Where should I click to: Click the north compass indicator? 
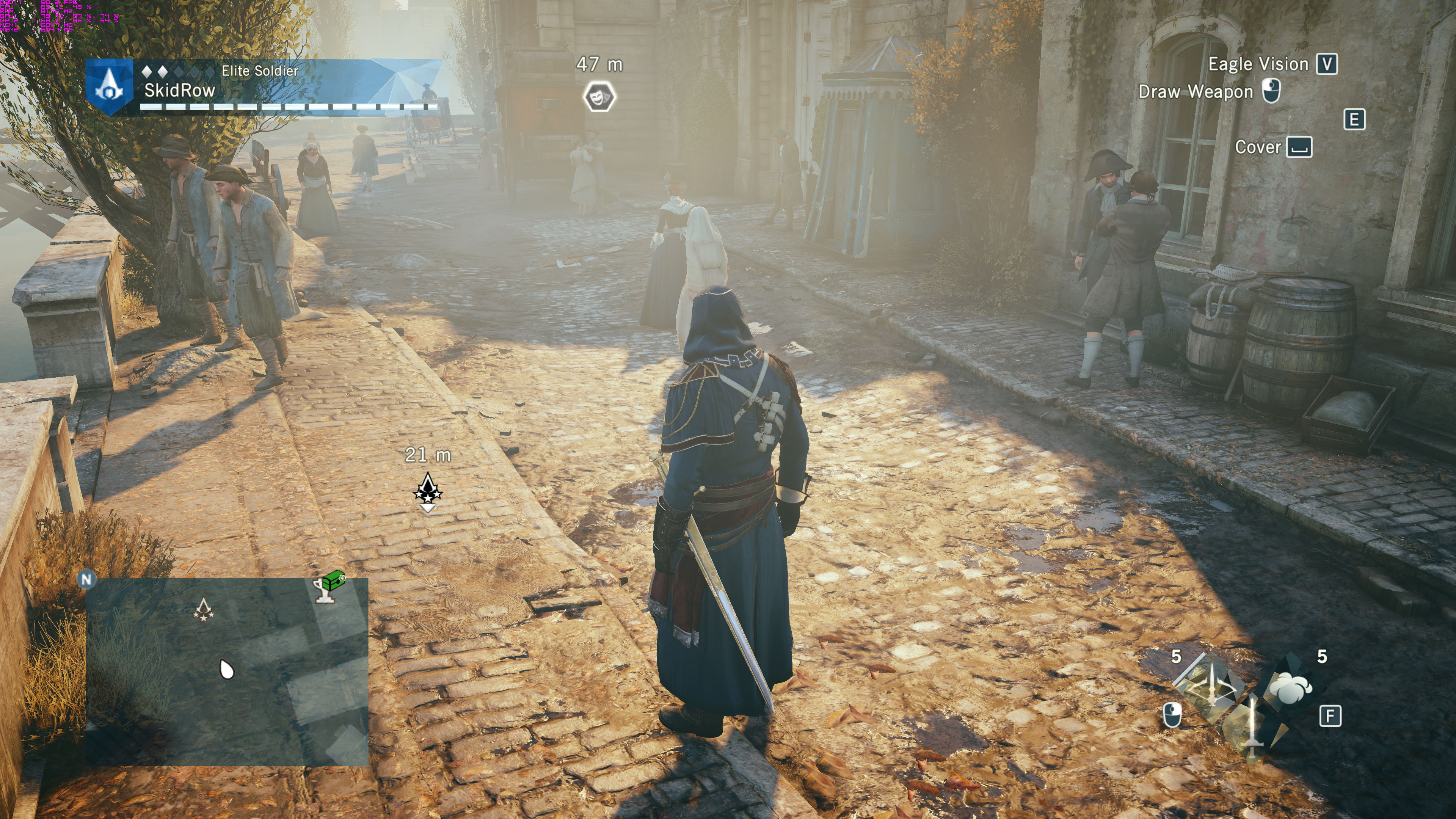[x=86, y=579]
